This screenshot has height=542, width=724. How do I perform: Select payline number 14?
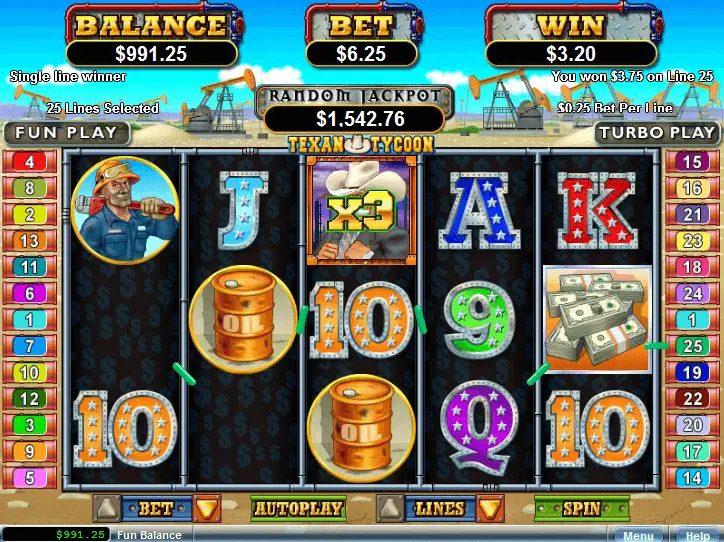691,478
